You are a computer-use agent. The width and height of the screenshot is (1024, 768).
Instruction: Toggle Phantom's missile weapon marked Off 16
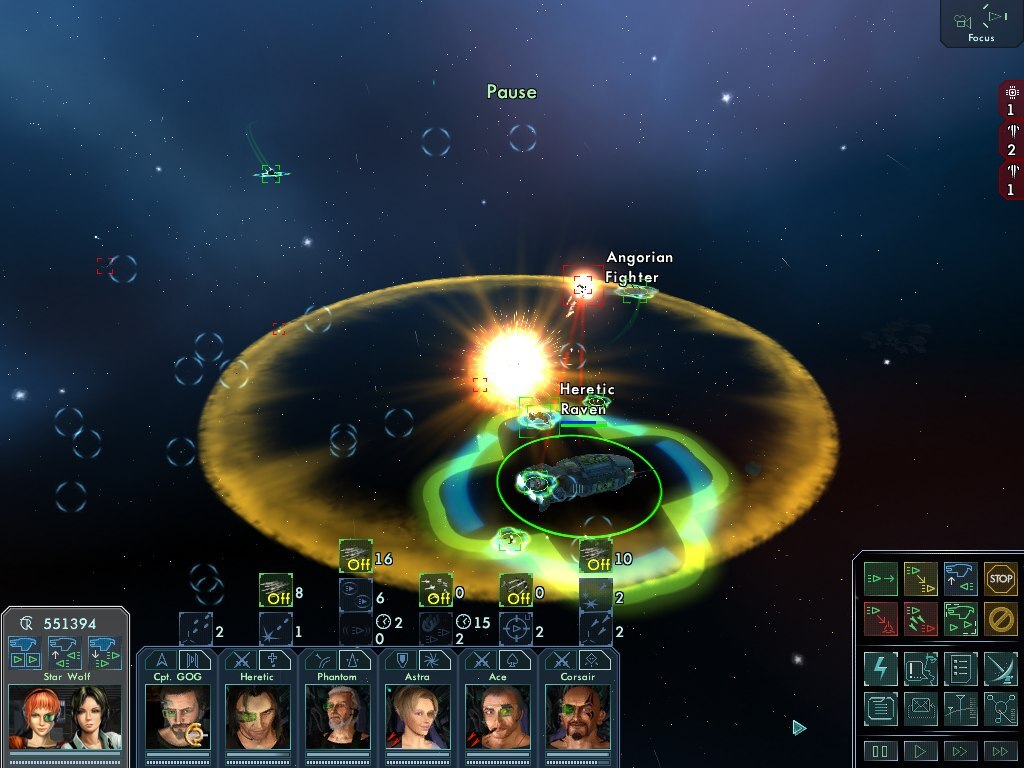[x=355, y=556]
